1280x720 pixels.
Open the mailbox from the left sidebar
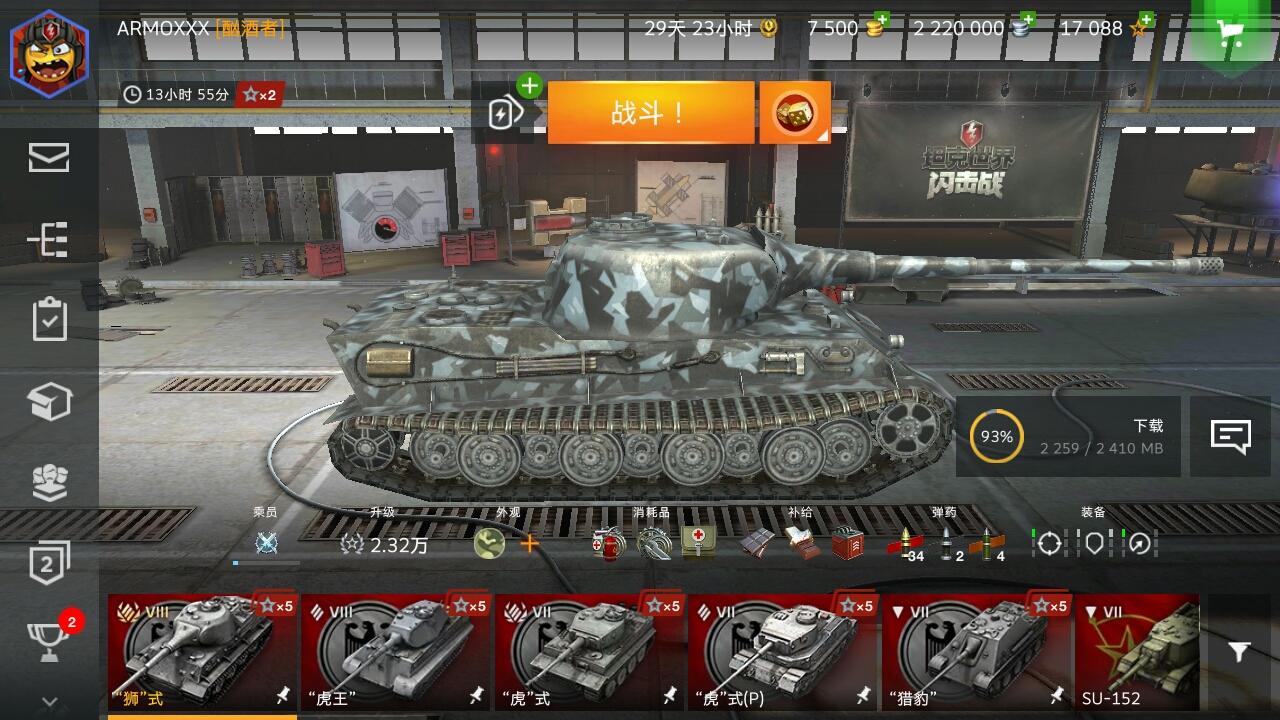coord(50,156)
